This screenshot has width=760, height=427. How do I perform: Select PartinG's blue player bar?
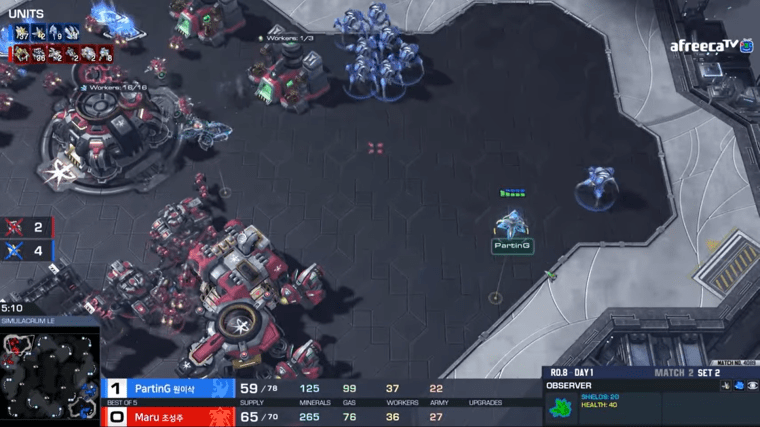[x=168, y=388]
